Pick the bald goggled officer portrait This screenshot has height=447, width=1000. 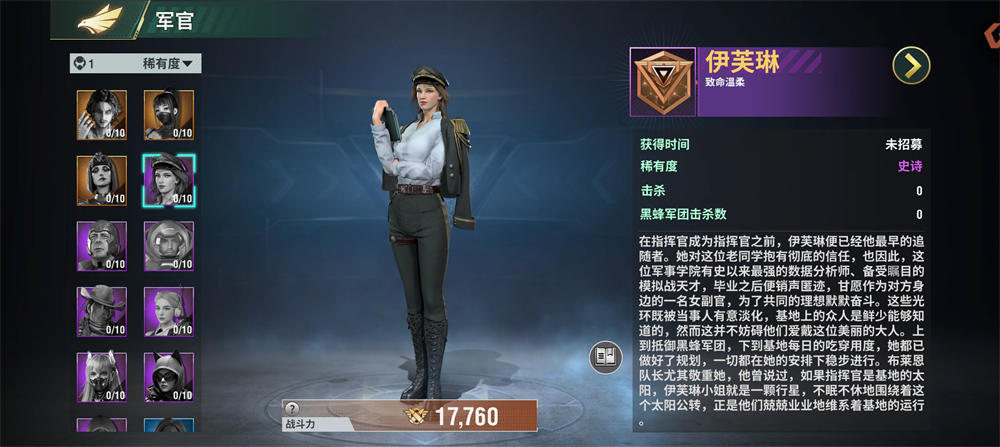click(102, 245)
